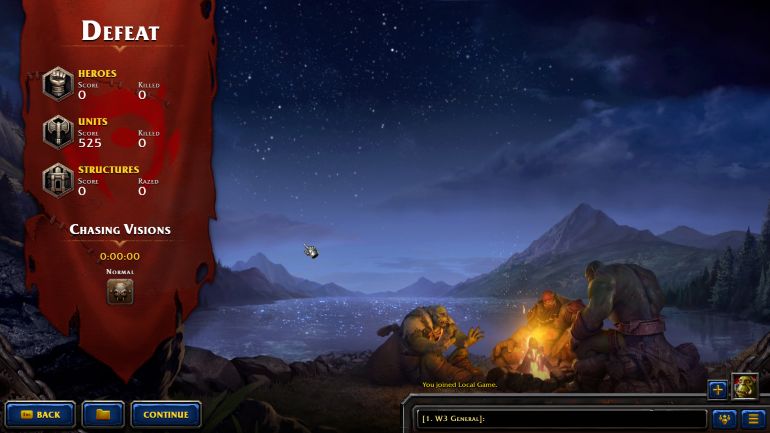Viewport: 770px width, 433px height.
Task: Open the chat menu with three lines
Action: (753, 418)
